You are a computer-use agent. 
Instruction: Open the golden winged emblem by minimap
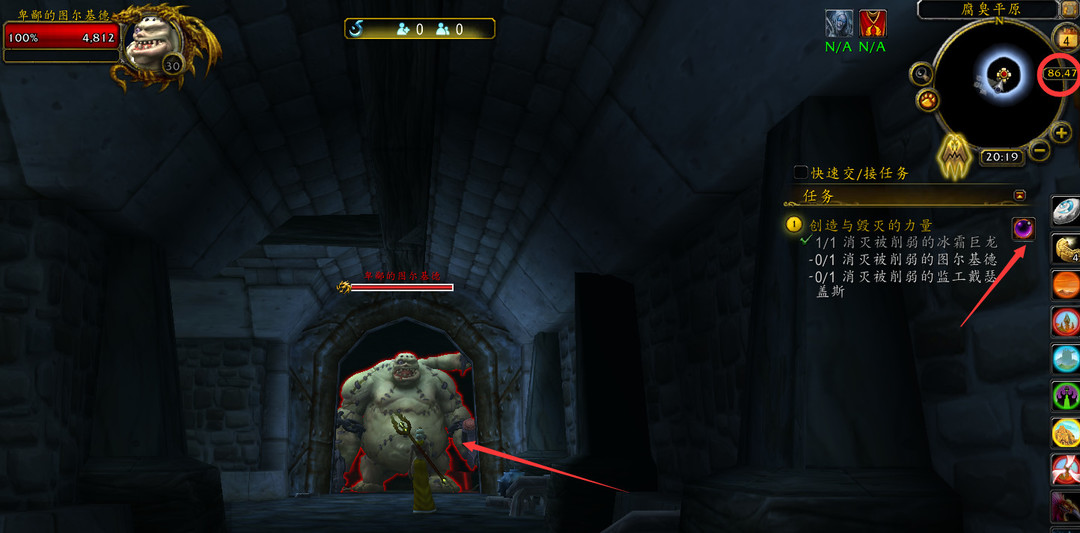pos(954,155)
